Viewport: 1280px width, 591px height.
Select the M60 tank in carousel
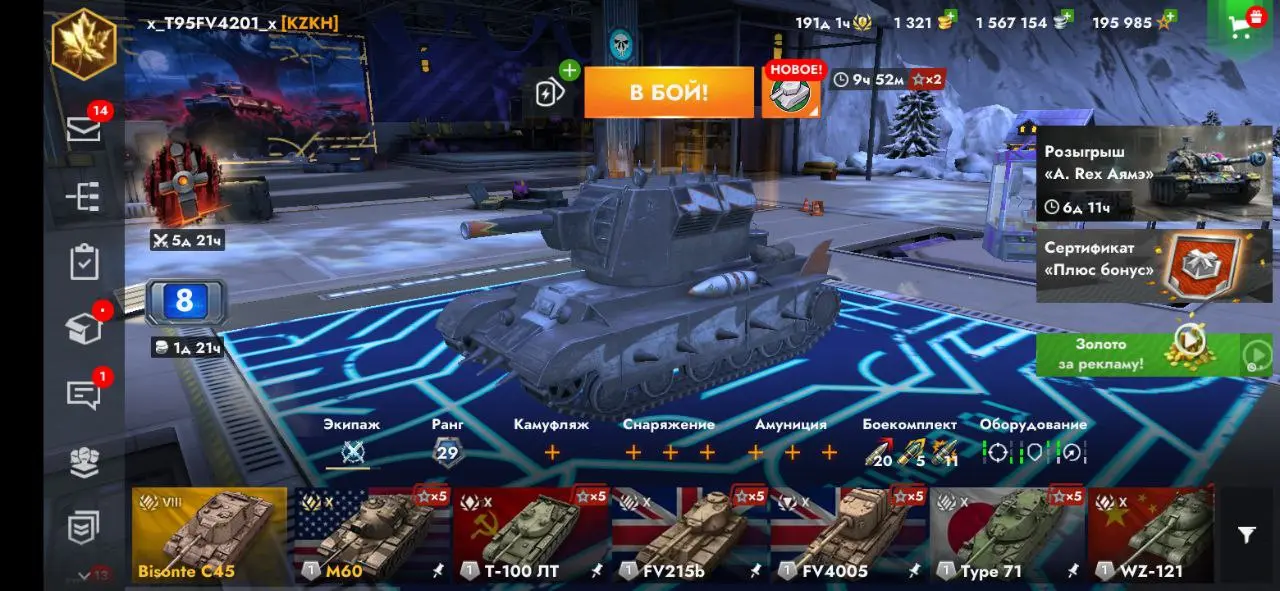point(371,535)
